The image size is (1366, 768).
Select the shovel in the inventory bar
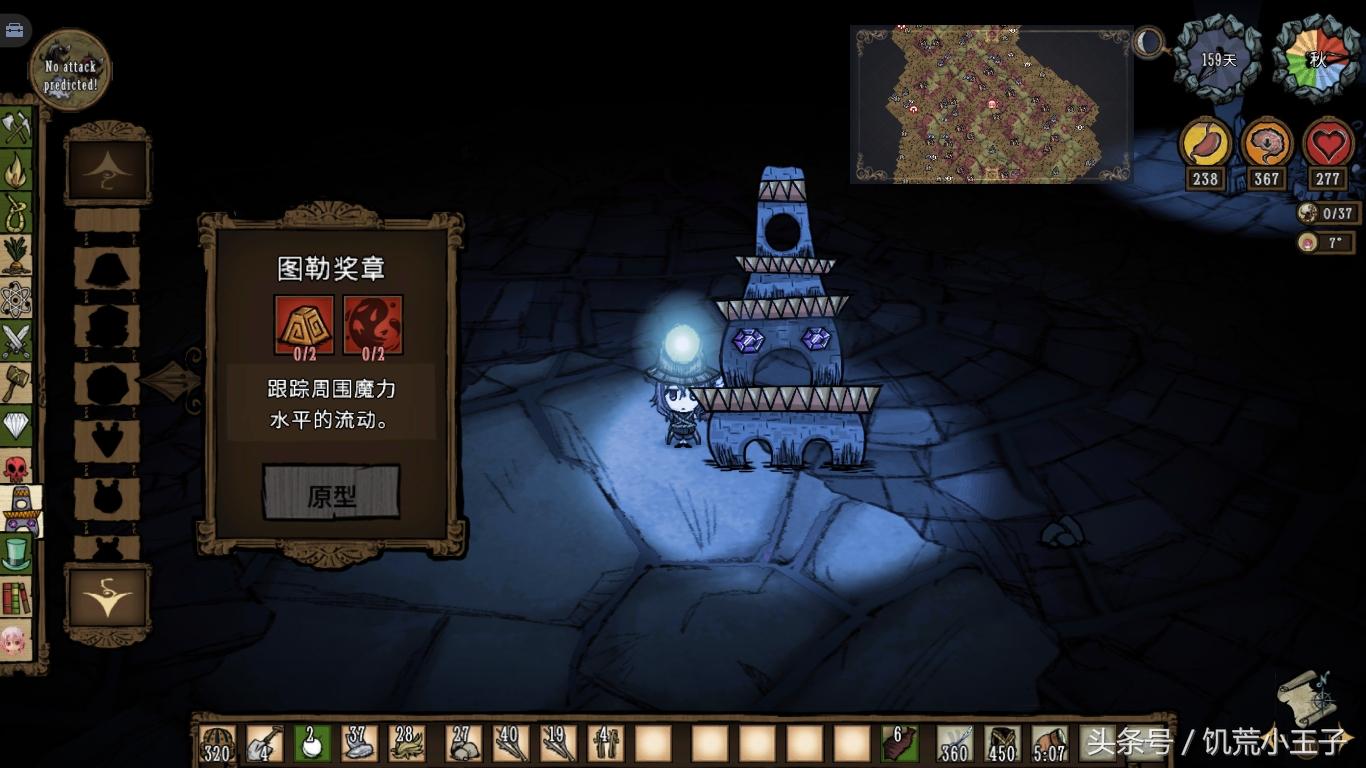click(x=265, y=743)
